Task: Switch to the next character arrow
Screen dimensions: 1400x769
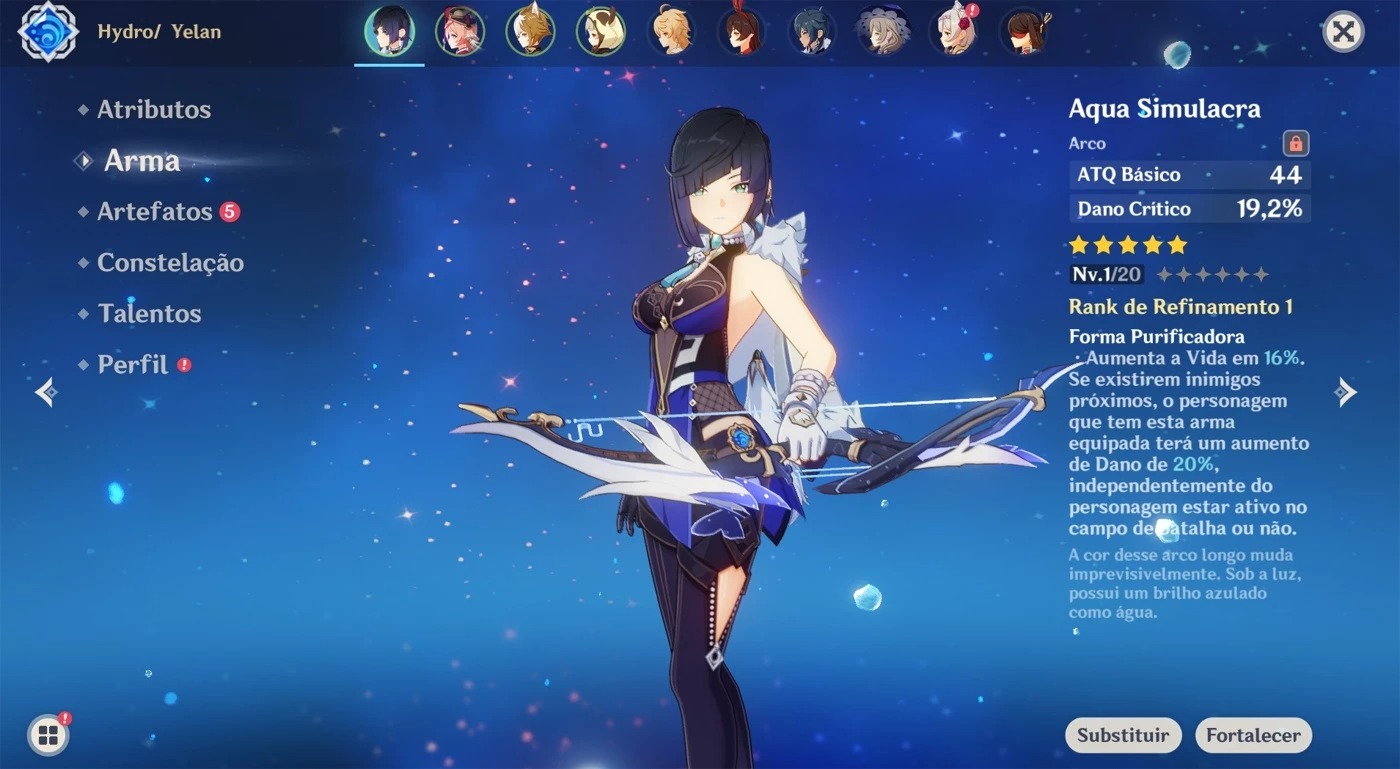Action: pos(1346,392)
